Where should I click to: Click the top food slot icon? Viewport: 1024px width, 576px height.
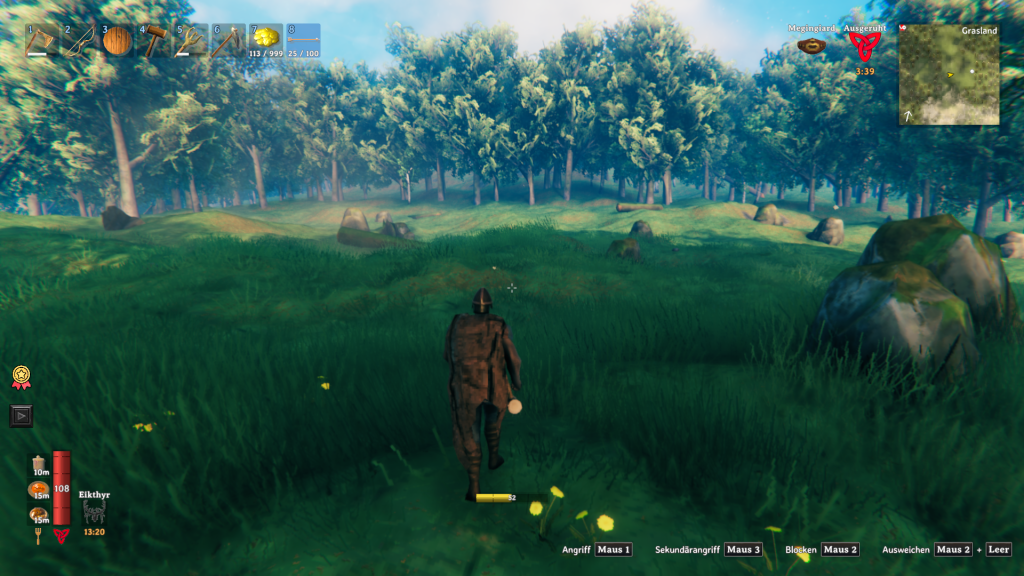pos(41,462)
